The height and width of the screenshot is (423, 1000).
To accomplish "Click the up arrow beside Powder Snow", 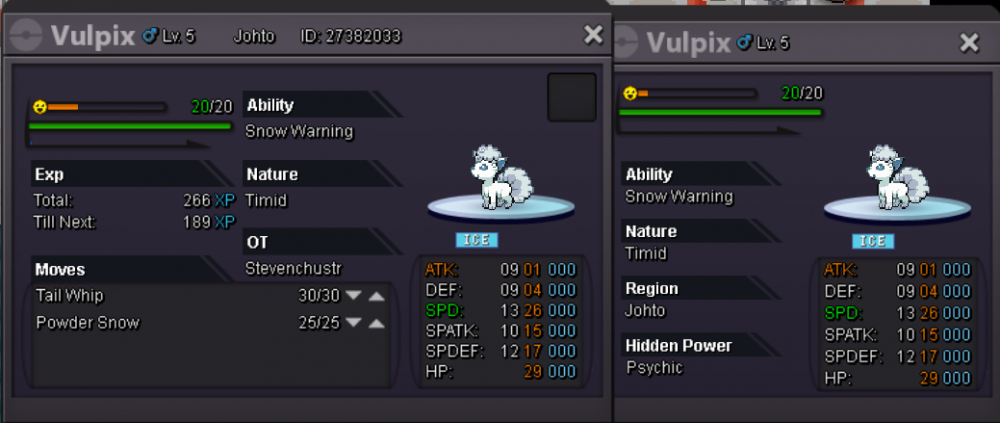I will pos(376,323).
